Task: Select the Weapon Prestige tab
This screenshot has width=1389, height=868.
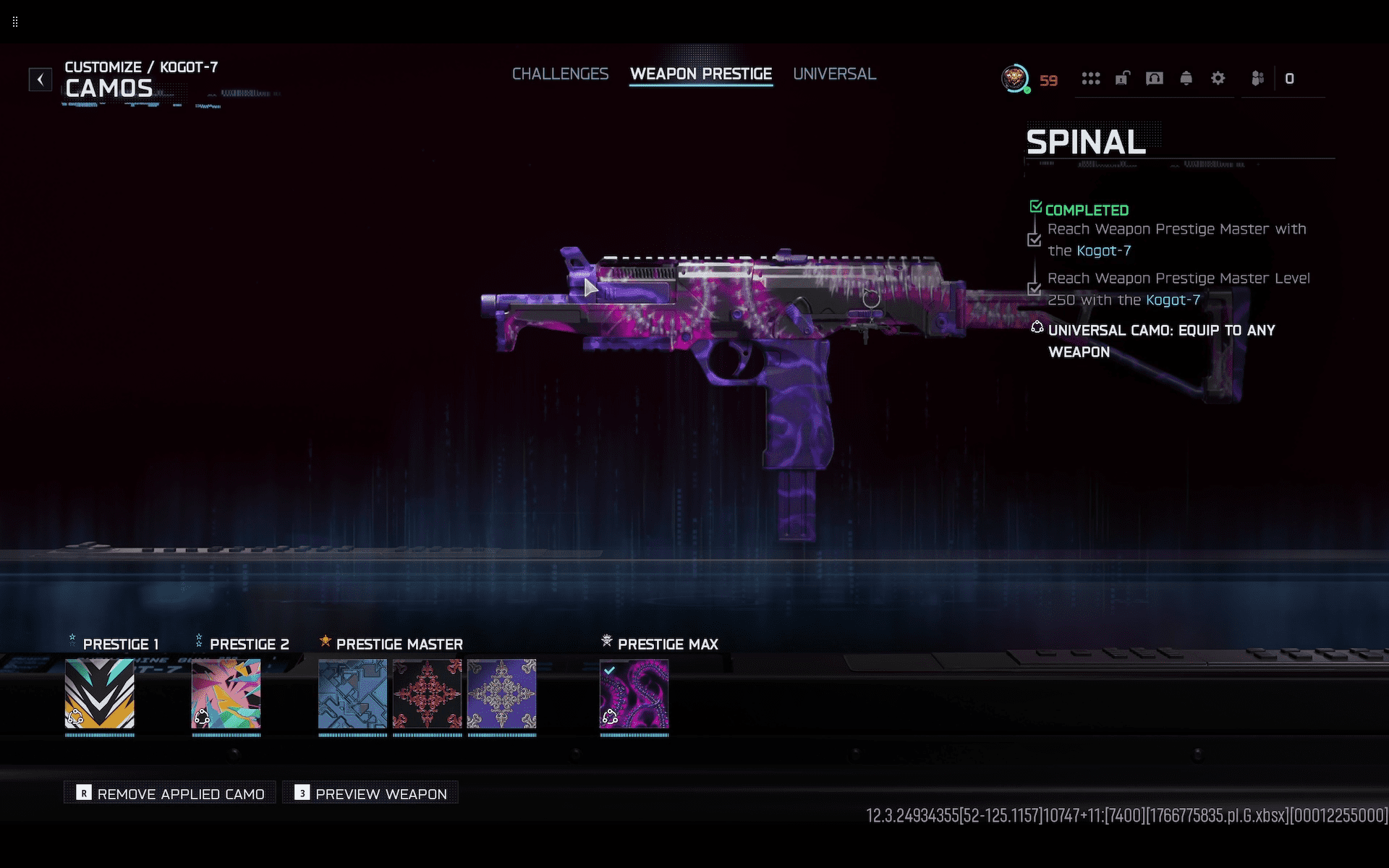Action: coord(700,75)
